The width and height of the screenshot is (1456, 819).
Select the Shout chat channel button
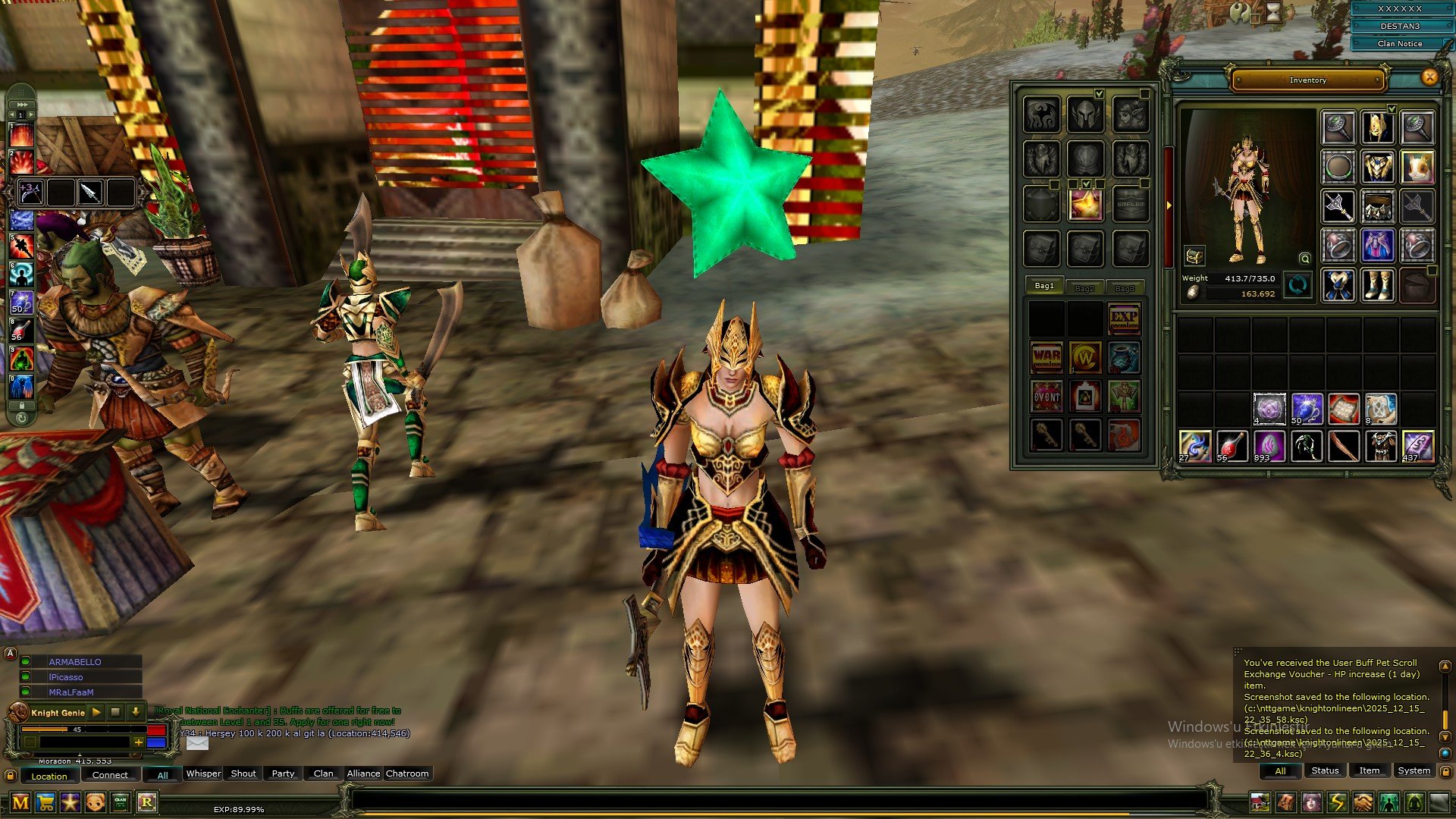(x=242, y=773)
